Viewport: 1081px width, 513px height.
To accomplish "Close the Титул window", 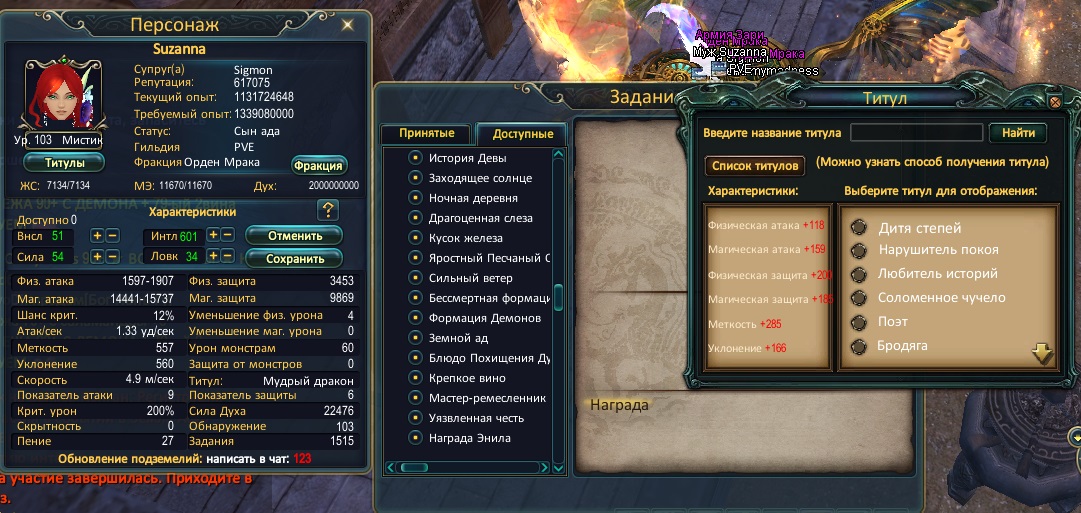I will 1053,101.
